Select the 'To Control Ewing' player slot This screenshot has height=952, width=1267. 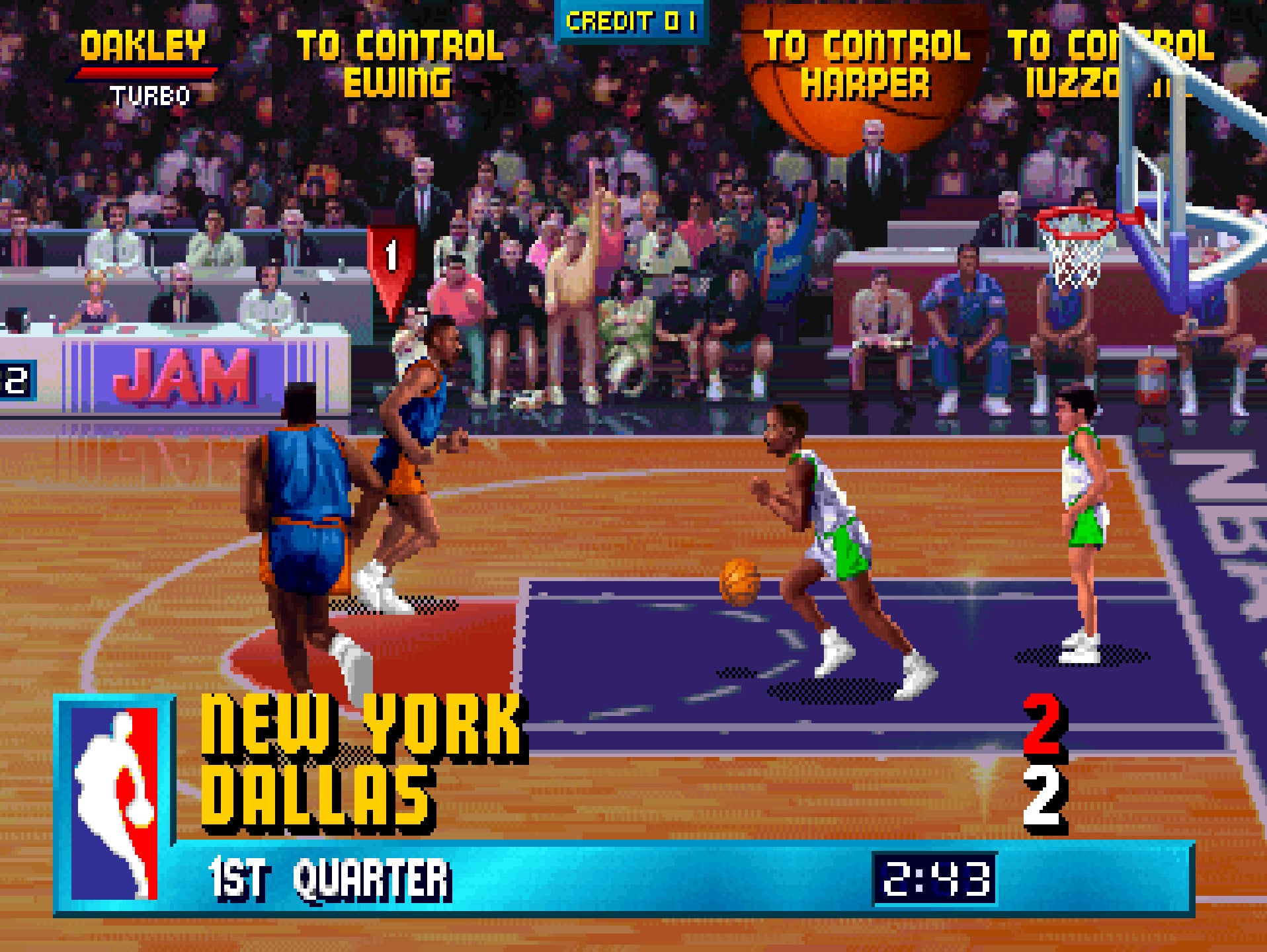[x=399, y=63]
